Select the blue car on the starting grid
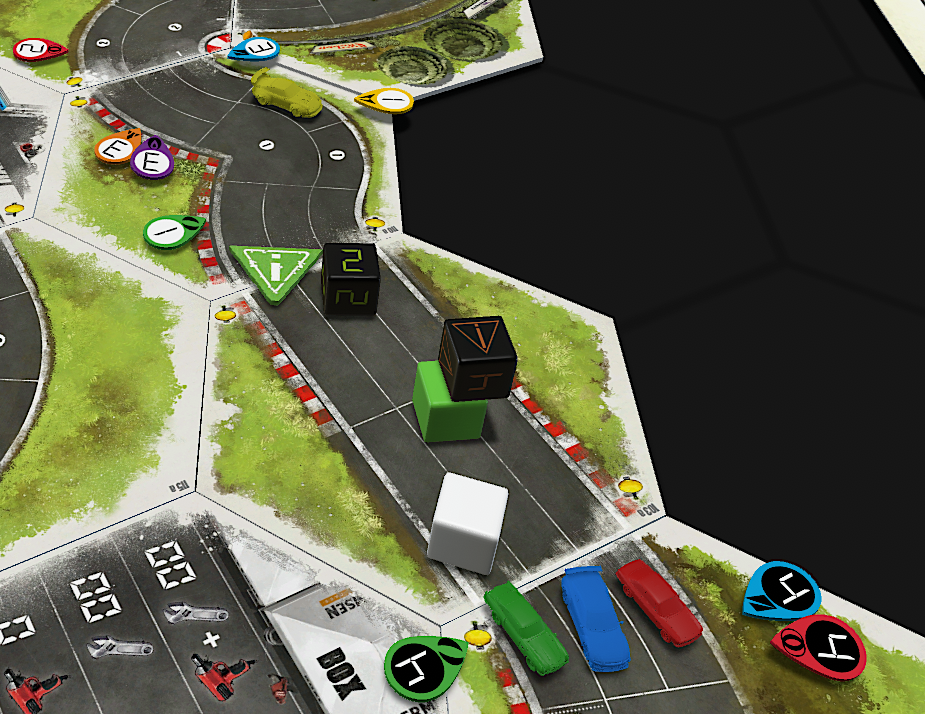 point(593,617)
